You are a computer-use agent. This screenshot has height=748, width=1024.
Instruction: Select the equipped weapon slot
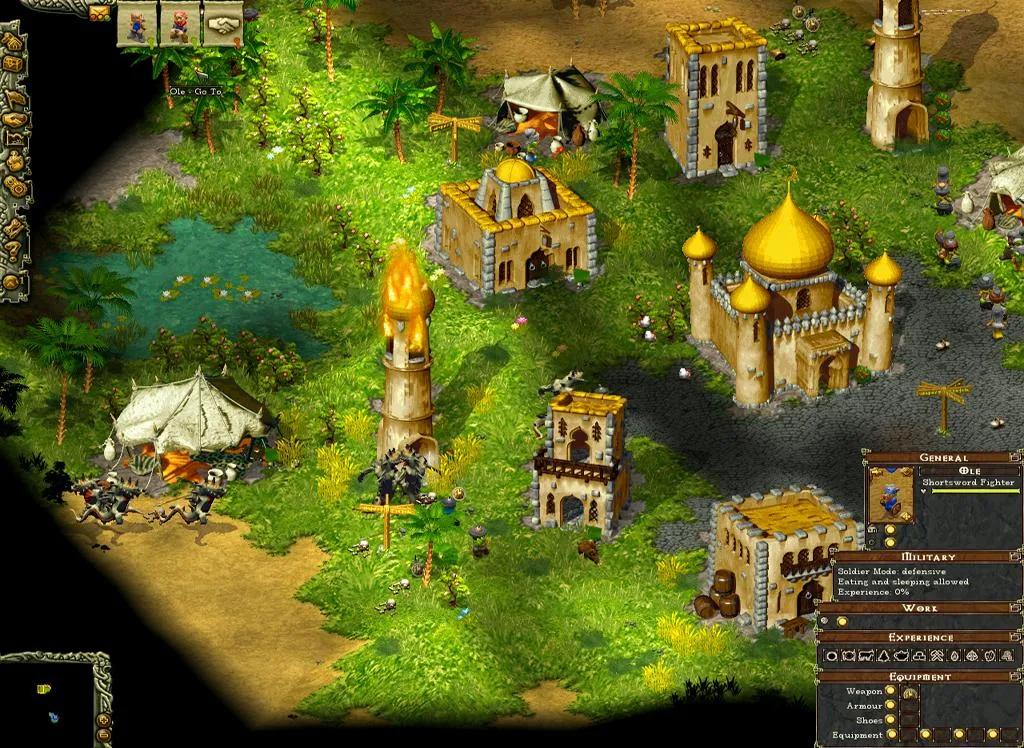coord(910,693)
